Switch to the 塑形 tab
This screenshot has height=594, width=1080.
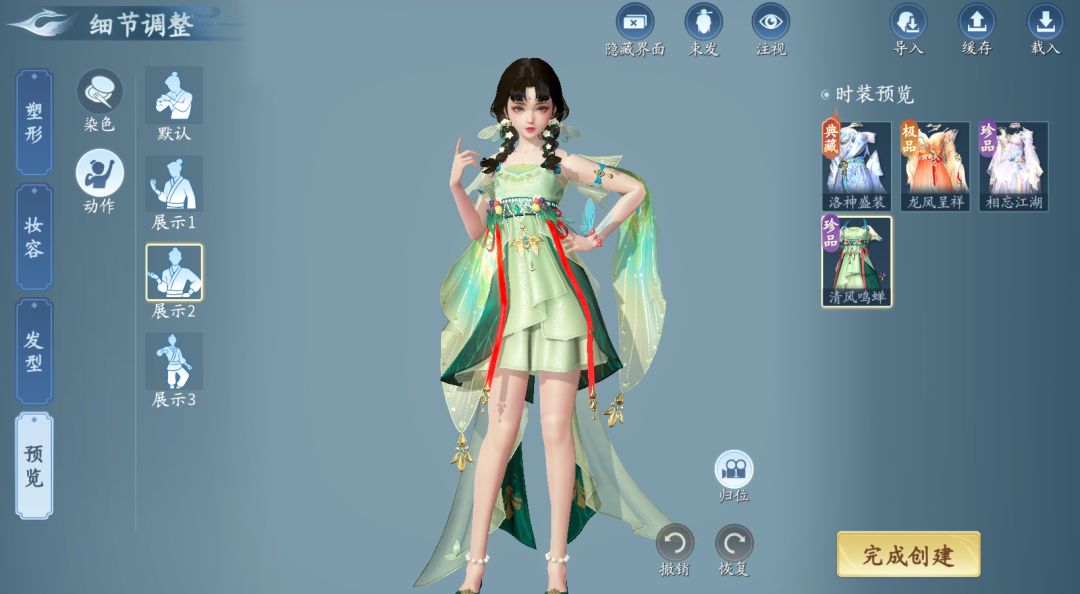click(x=34, y=122)
